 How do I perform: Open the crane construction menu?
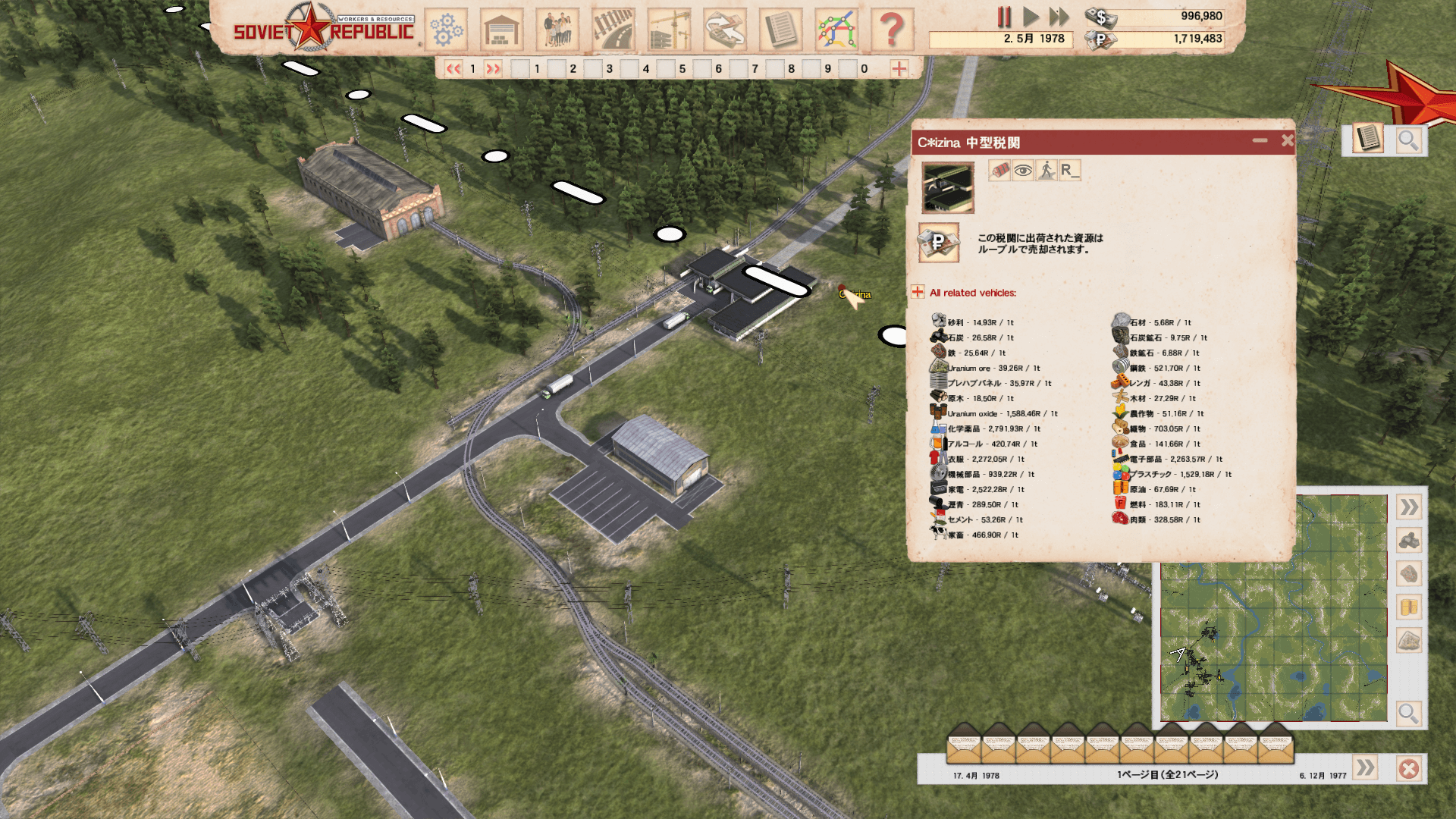(669, 30)
